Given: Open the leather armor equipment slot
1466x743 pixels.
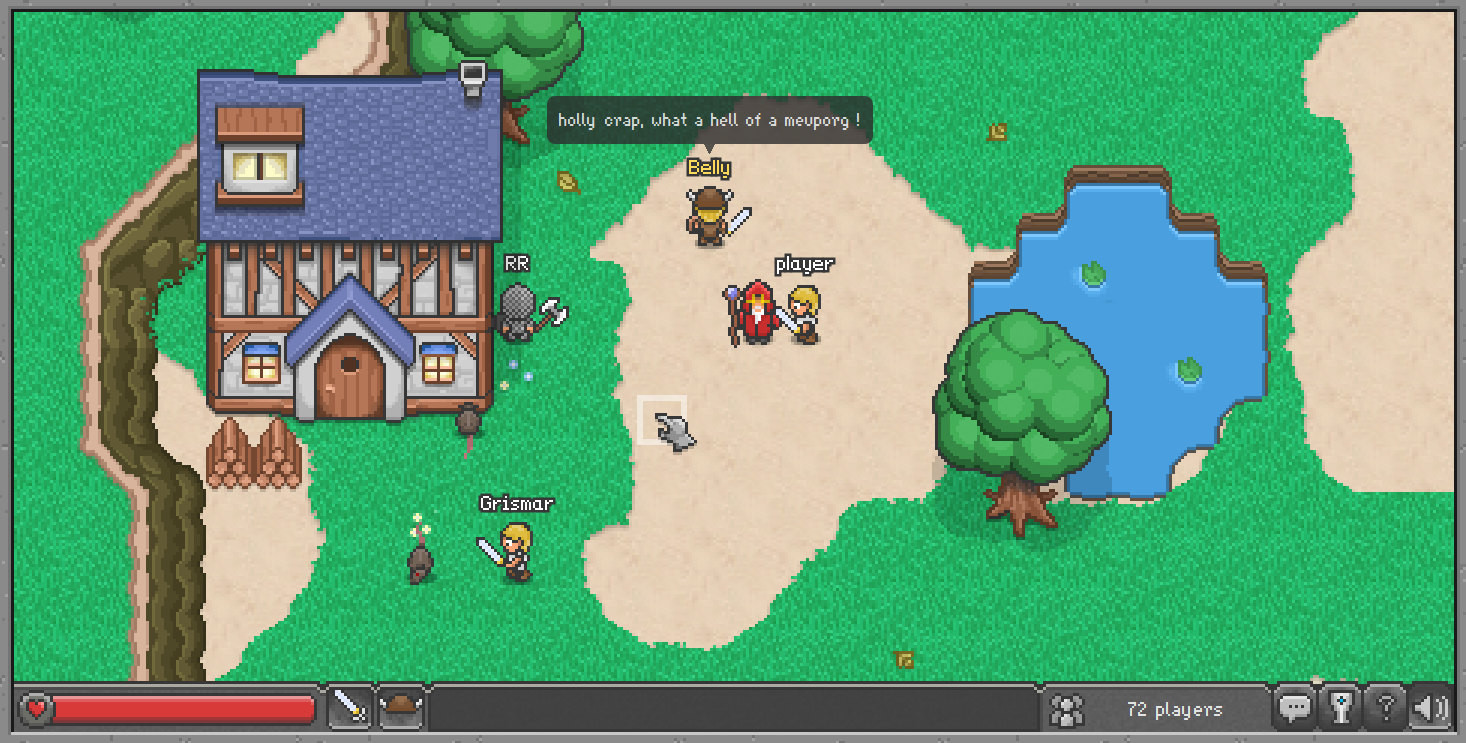Looking at the screenshot, I should pyautogui.click(x=401, y=709).
